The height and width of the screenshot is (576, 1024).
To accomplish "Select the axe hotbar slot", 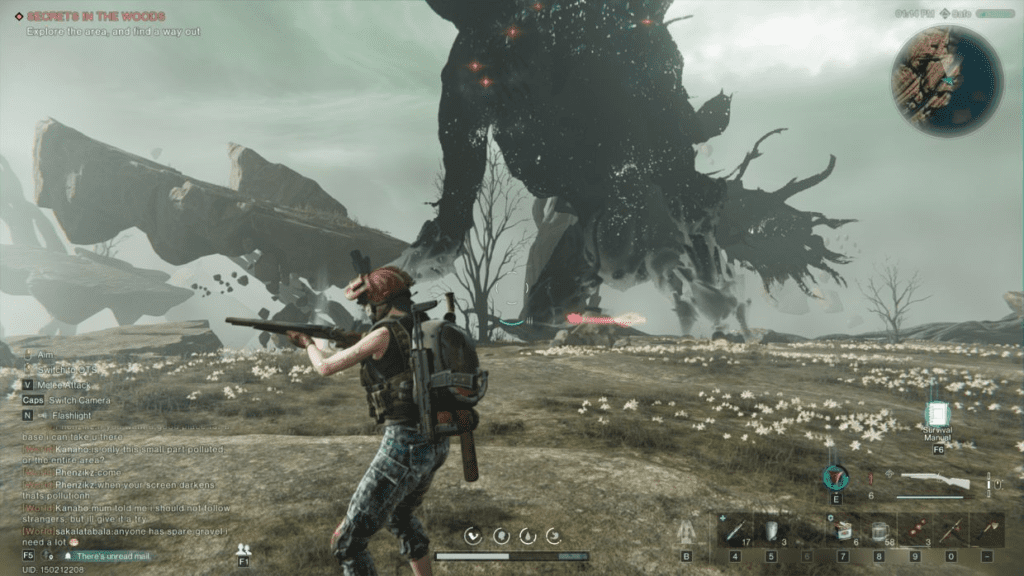I will (x=987, y=531).
